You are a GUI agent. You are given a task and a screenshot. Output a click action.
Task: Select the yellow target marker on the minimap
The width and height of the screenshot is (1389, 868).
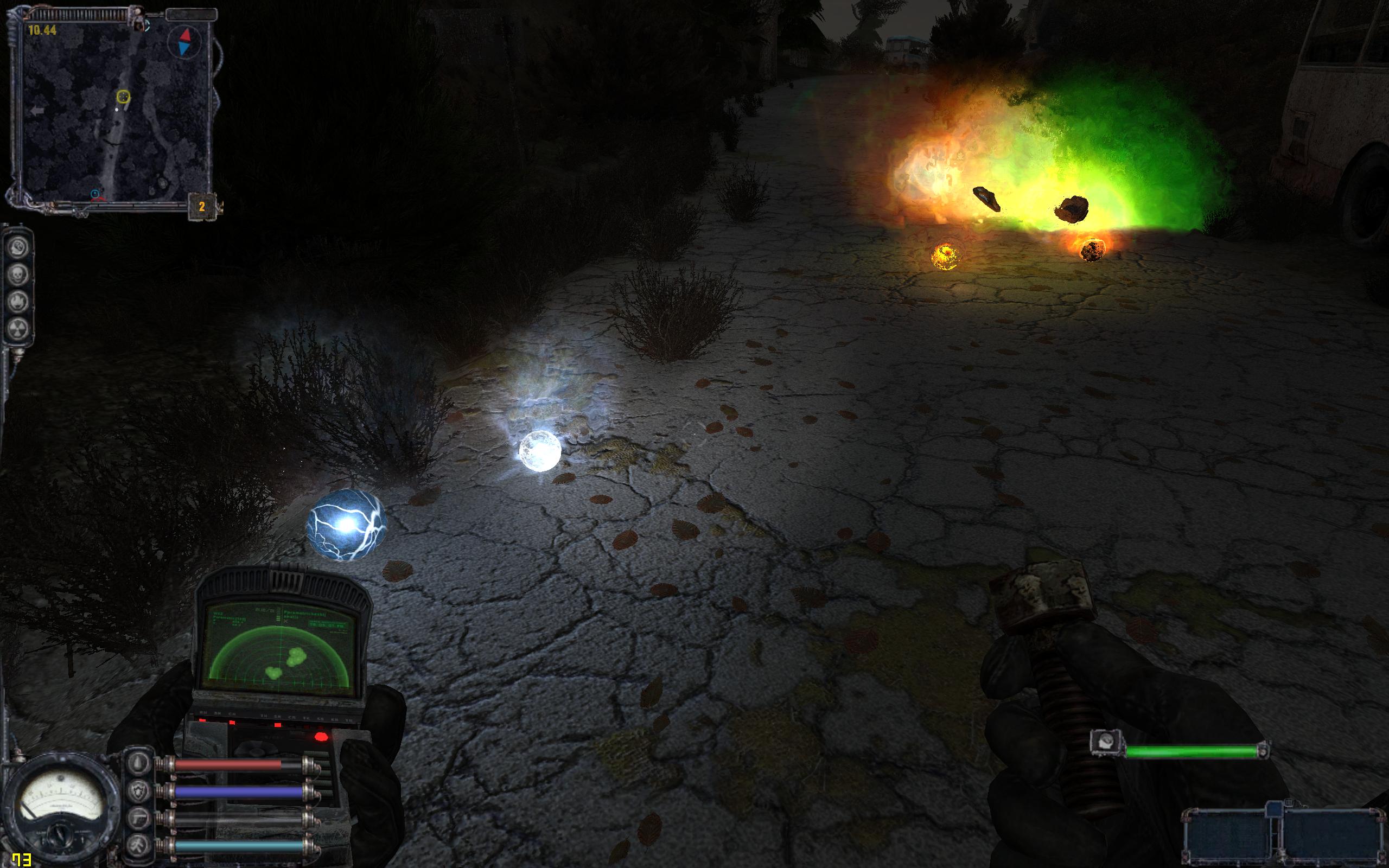pyautogui.click(x=123, y=97)
